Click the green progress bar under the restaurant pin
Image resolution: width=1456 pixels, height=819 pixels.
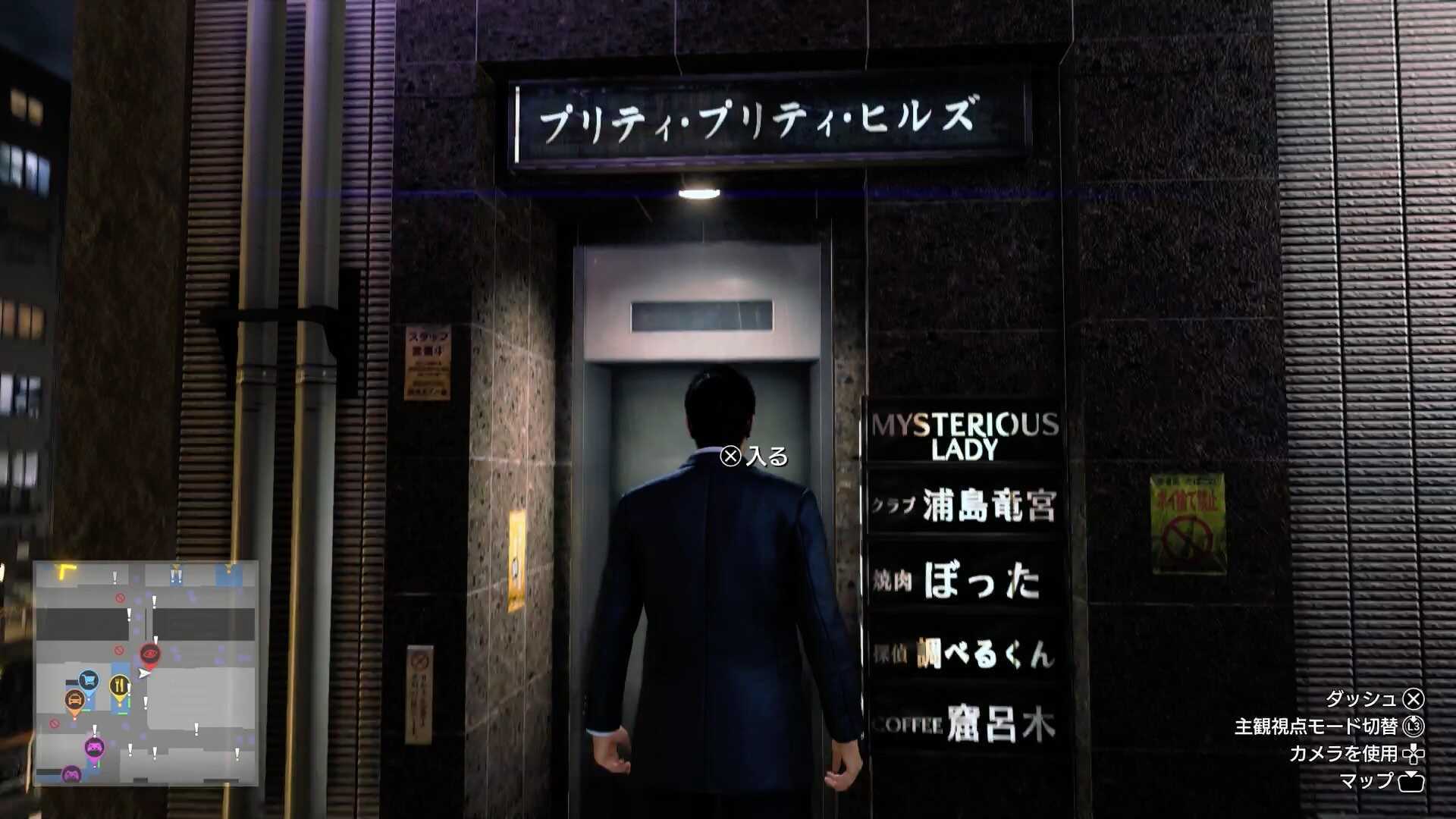pyautogui.click(x=124, y=713)
